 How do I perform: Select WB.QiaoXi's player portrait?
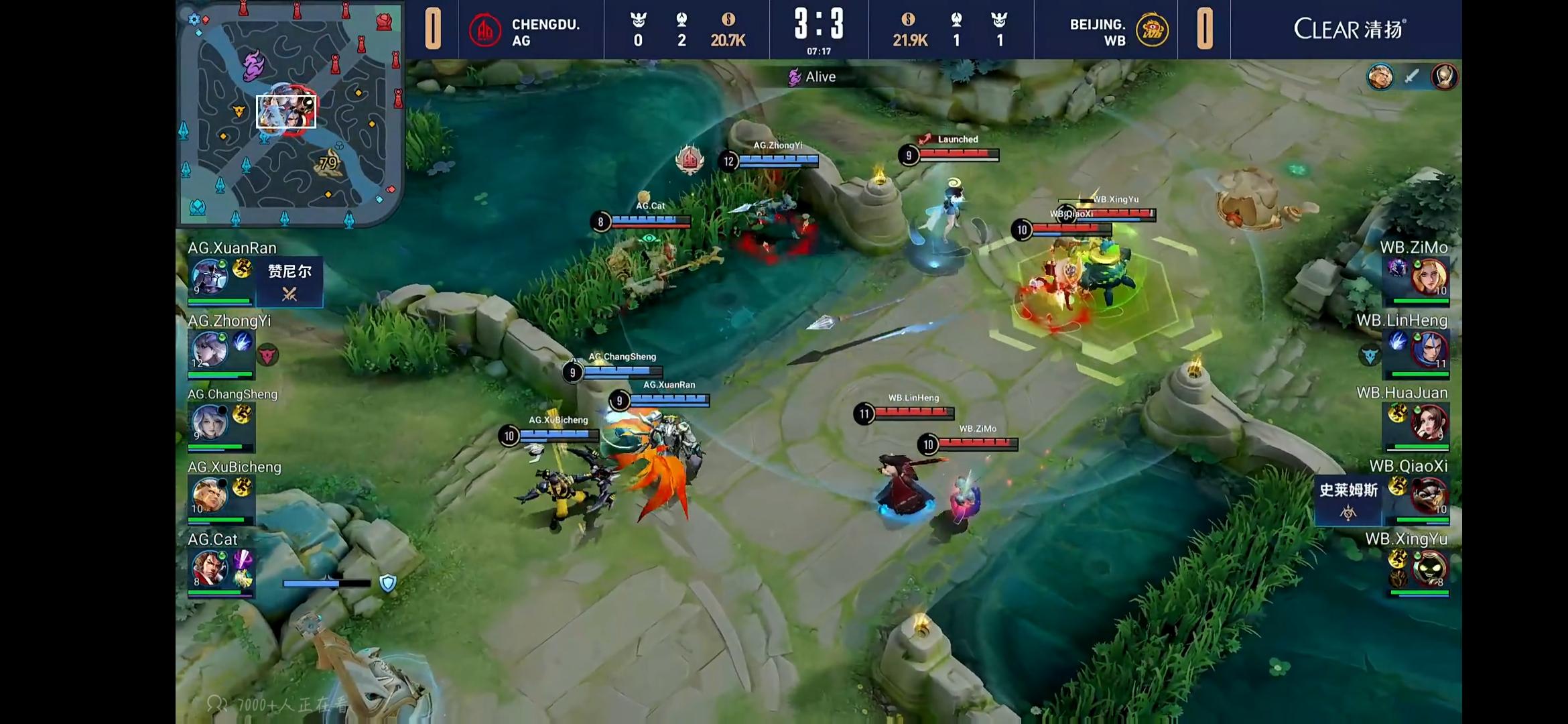(x=1429, y=495)
